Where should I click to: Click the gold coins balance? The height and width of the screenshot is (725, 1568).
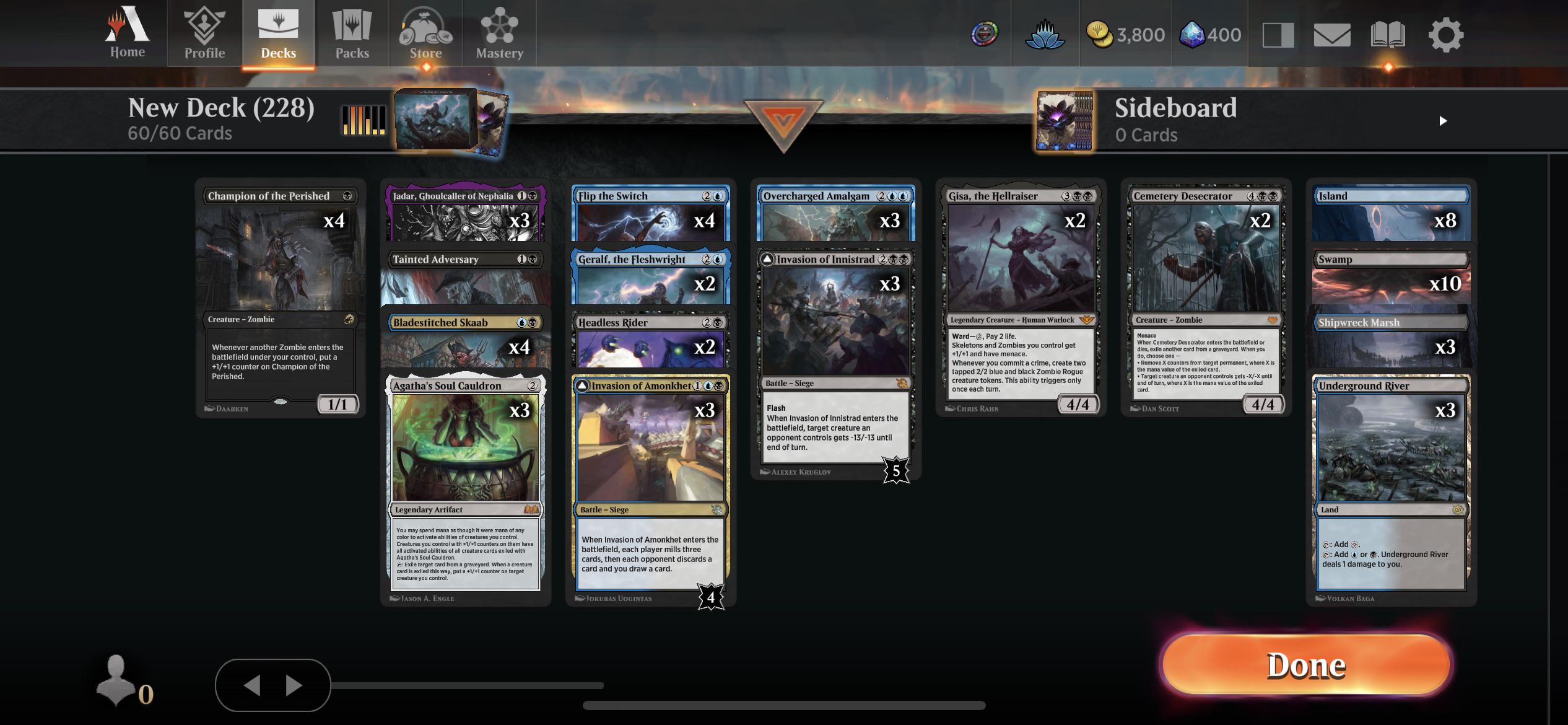tap(1126, 35)
